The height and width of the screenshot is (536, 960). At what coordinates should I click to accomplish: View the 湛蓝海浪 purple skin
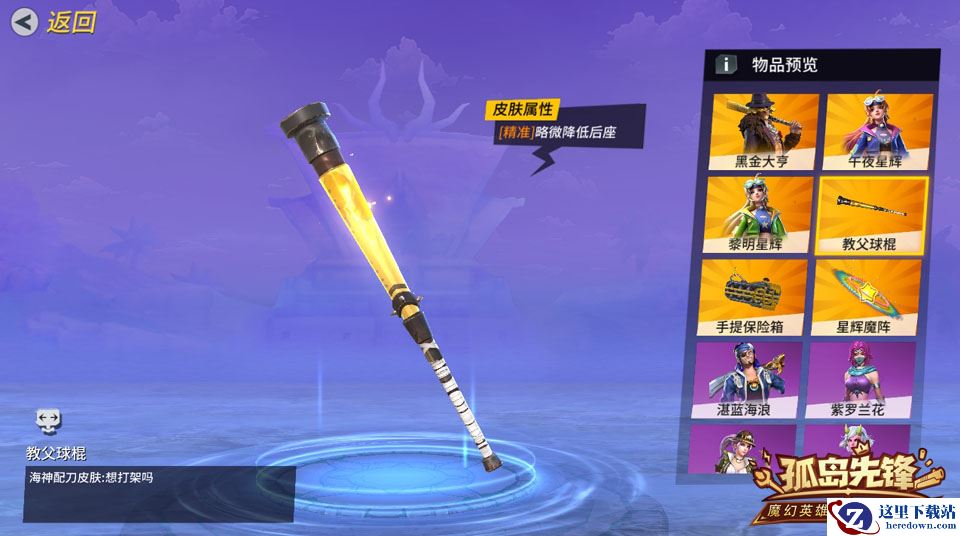pyautogui.click(x=749, y=380)
